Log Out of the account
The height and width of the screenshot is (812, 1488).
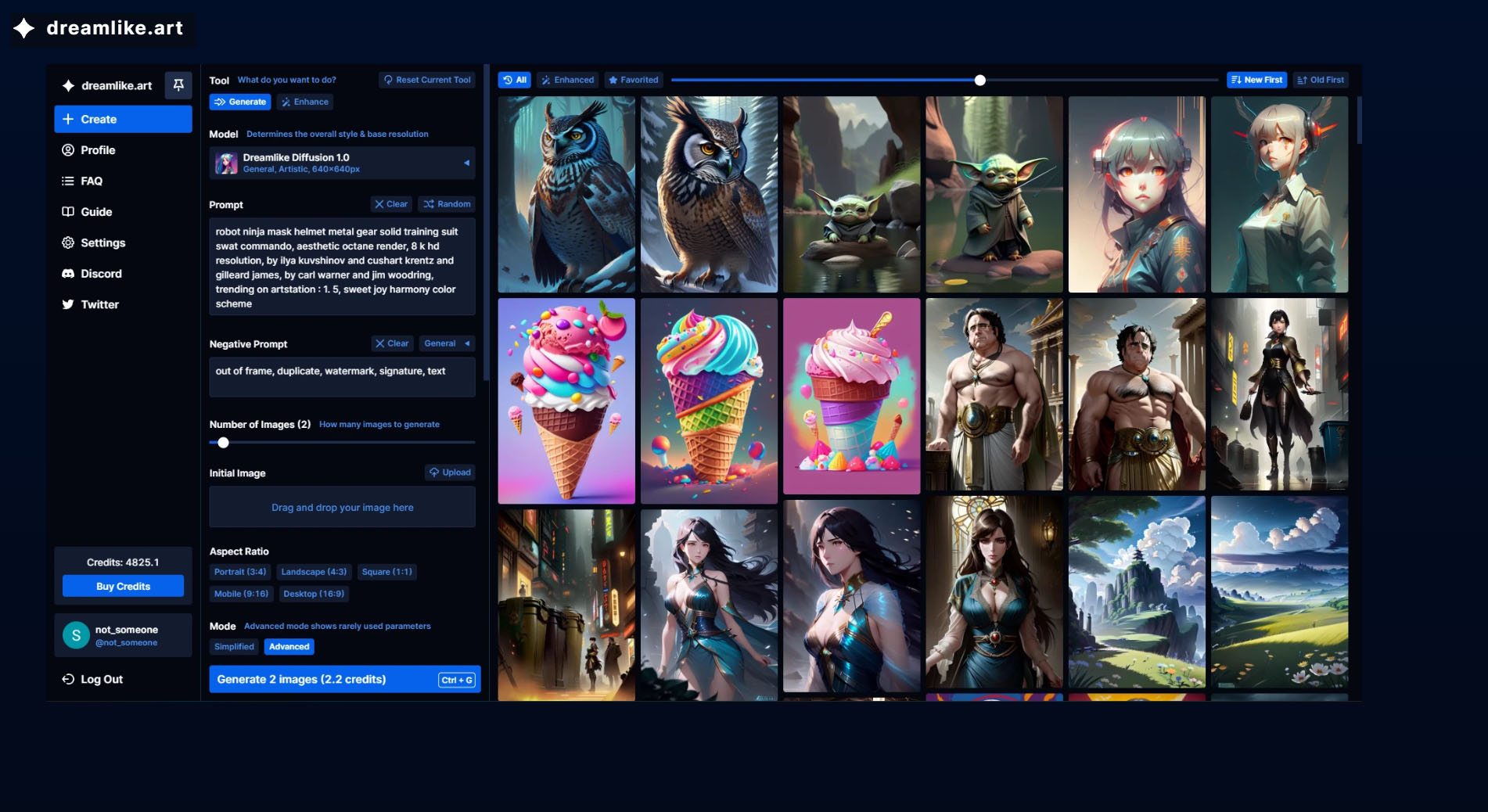[x=102, y=679]
